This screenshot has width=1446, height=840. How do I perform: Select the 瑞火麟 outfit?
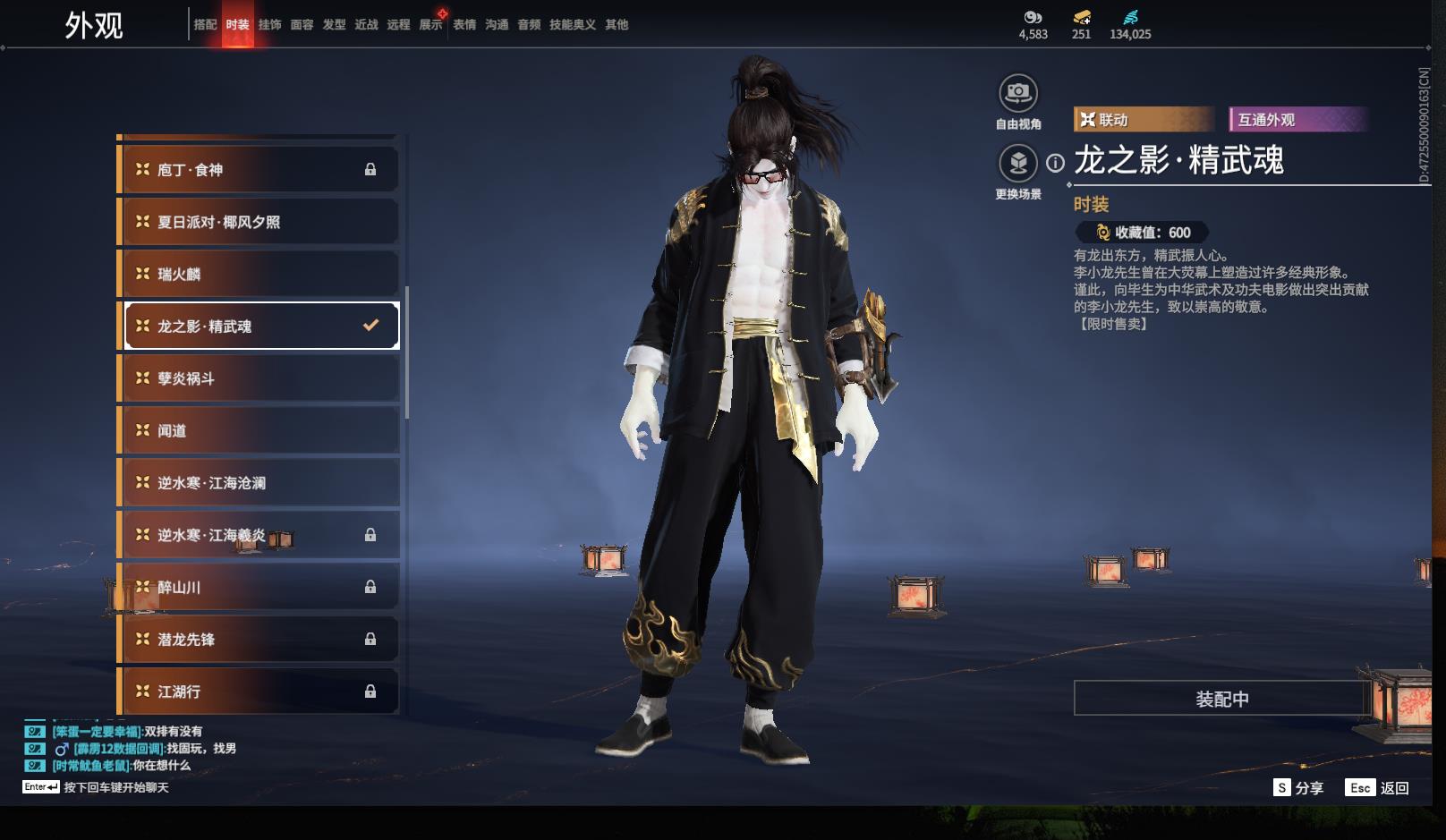coord(258,274)
